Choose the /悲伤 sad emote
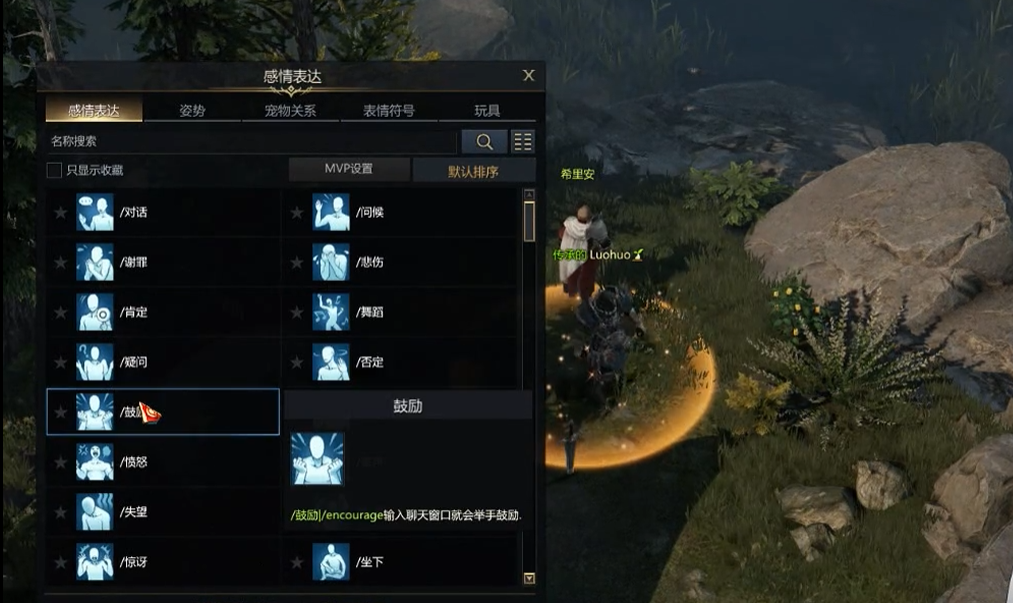This screenshot has height=603, width=1013. (369, 262)
